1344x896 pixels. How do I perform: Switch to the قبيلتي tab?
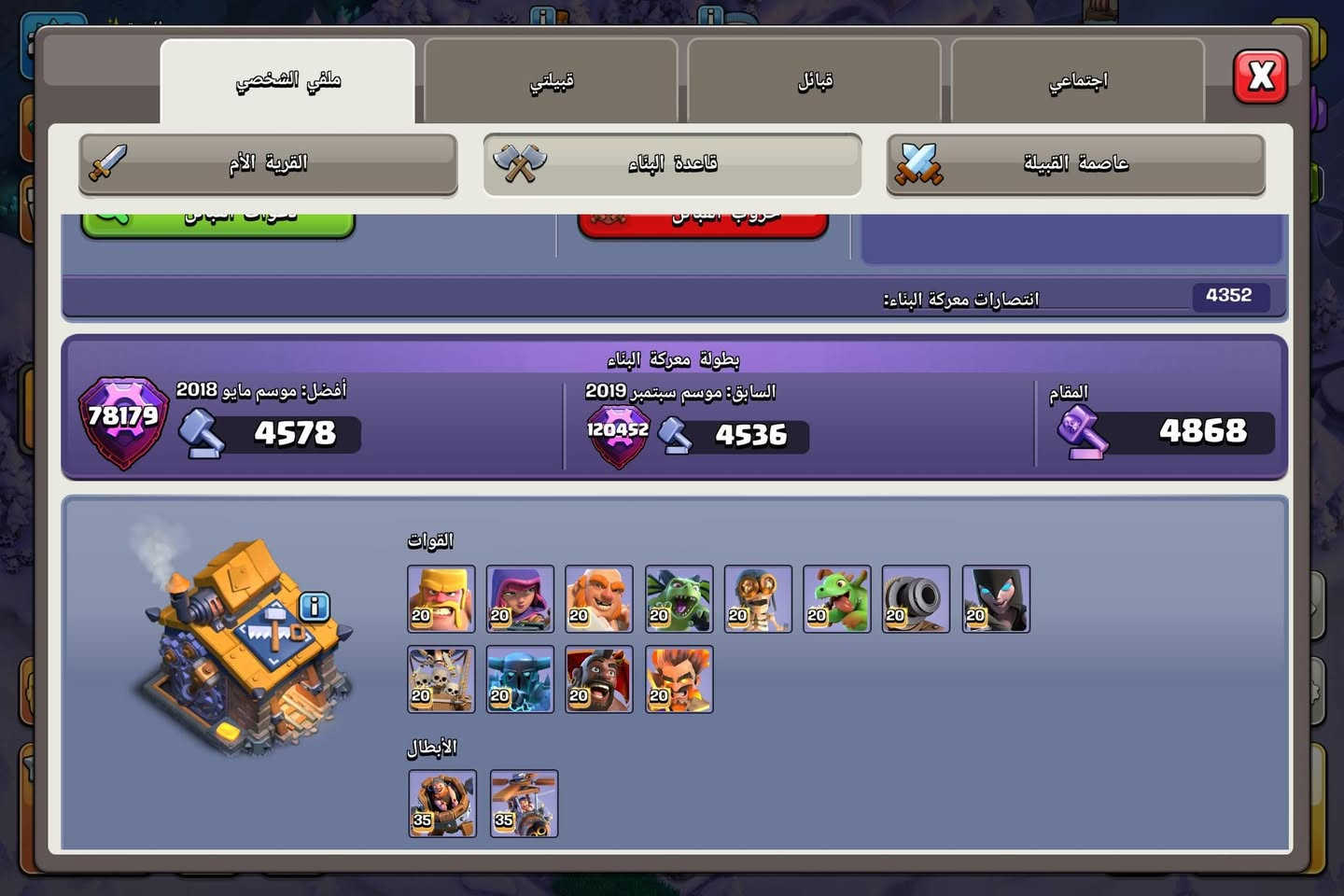coord(551,80)
